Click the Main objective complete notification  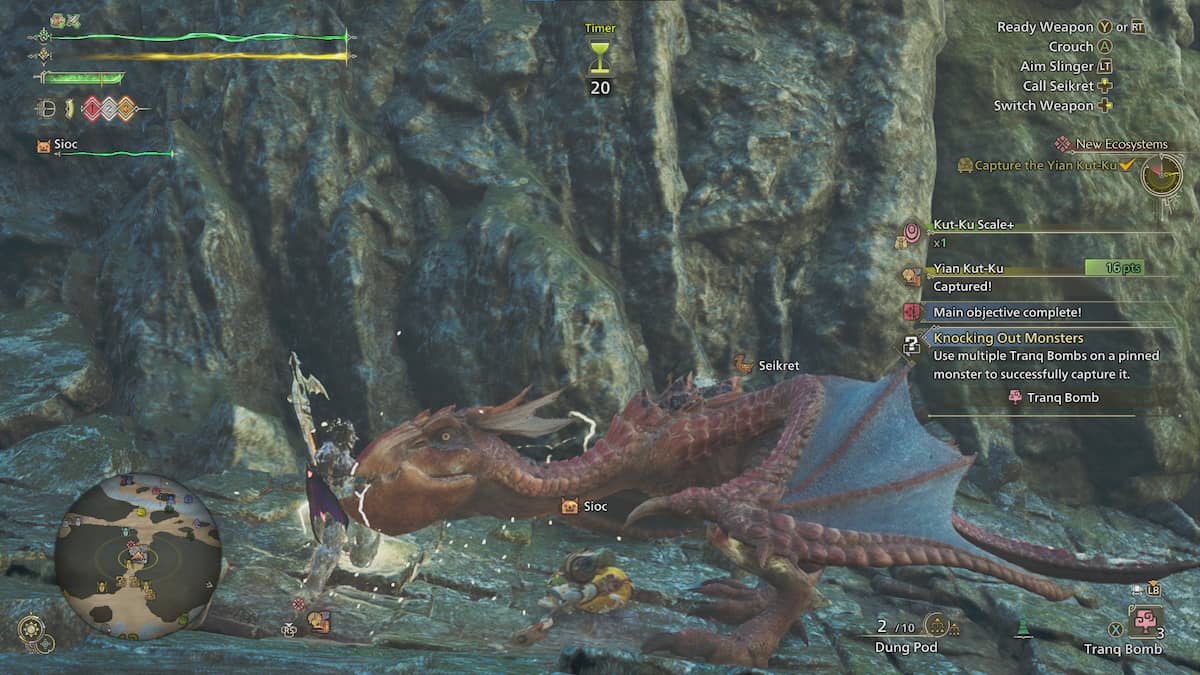[1007, 312]
